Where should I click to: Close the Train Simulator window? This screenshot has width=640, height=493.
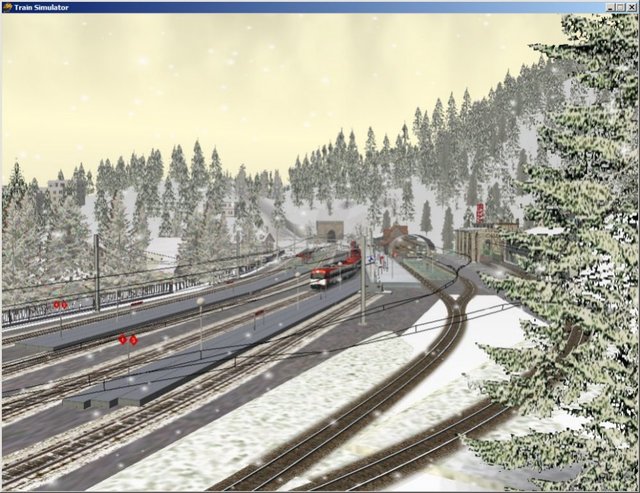click(x=631, y=7)
